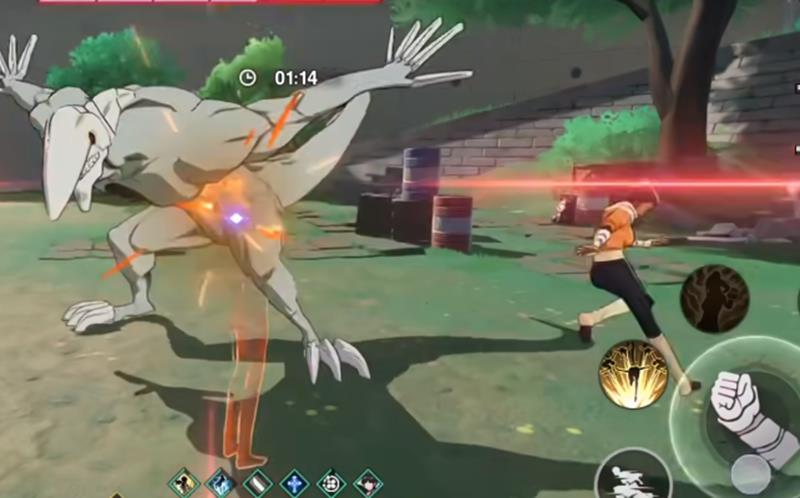Activate the golden burst skill
This screenshot has height=498, width=800.
click(x=633, y=374)
